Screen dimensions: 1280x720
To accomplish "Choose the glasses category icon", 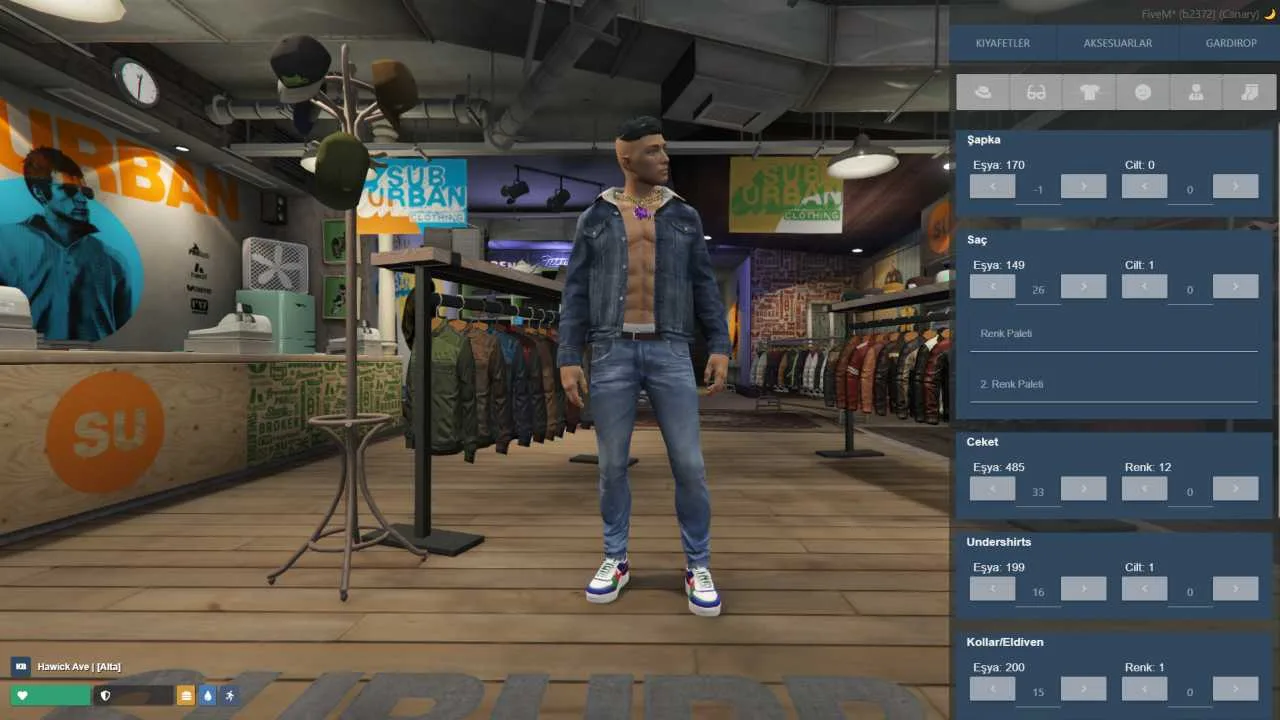I will [x=1036, y=92].
